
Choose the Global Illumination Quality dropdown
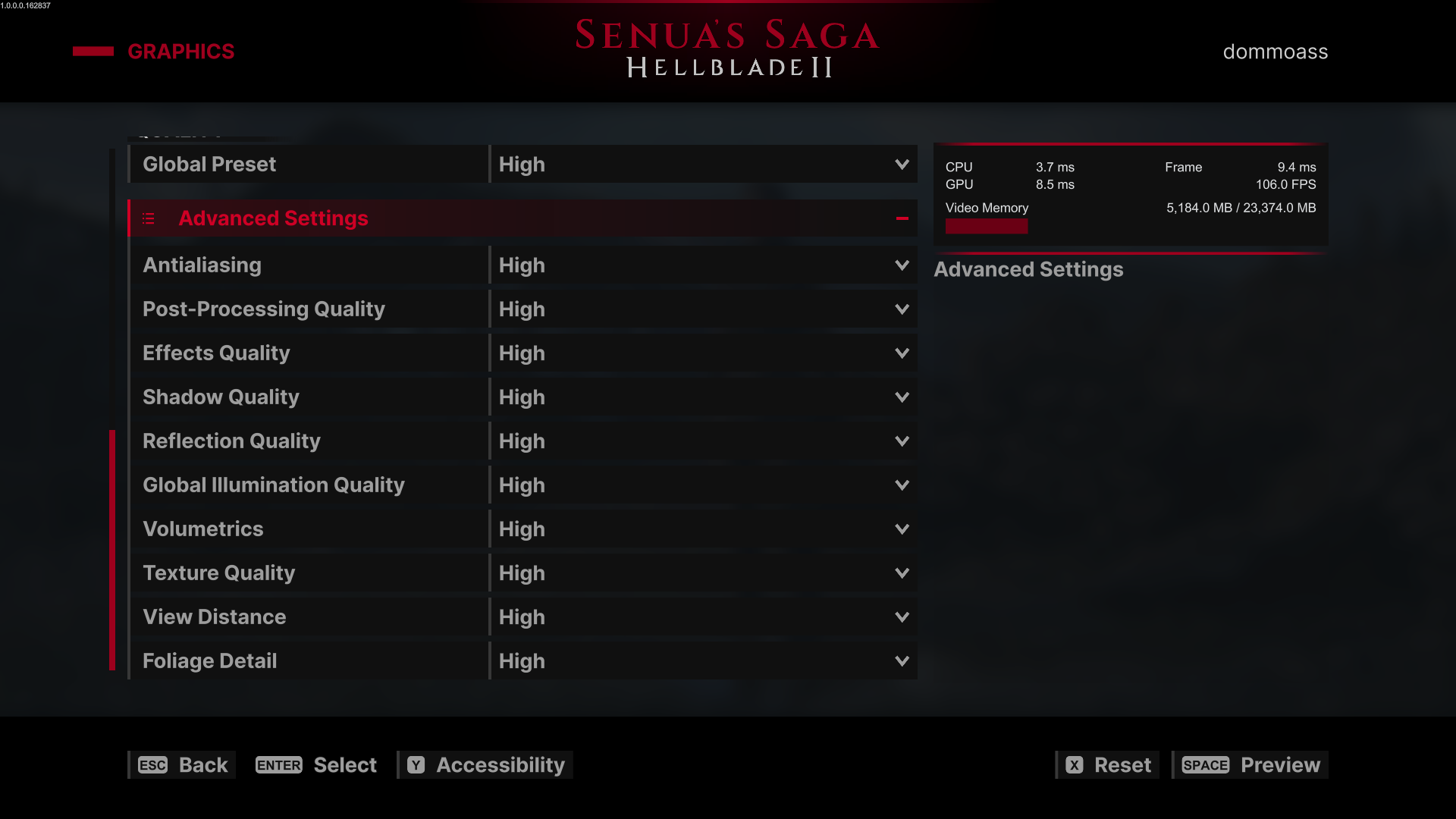[x=703, y=485]
